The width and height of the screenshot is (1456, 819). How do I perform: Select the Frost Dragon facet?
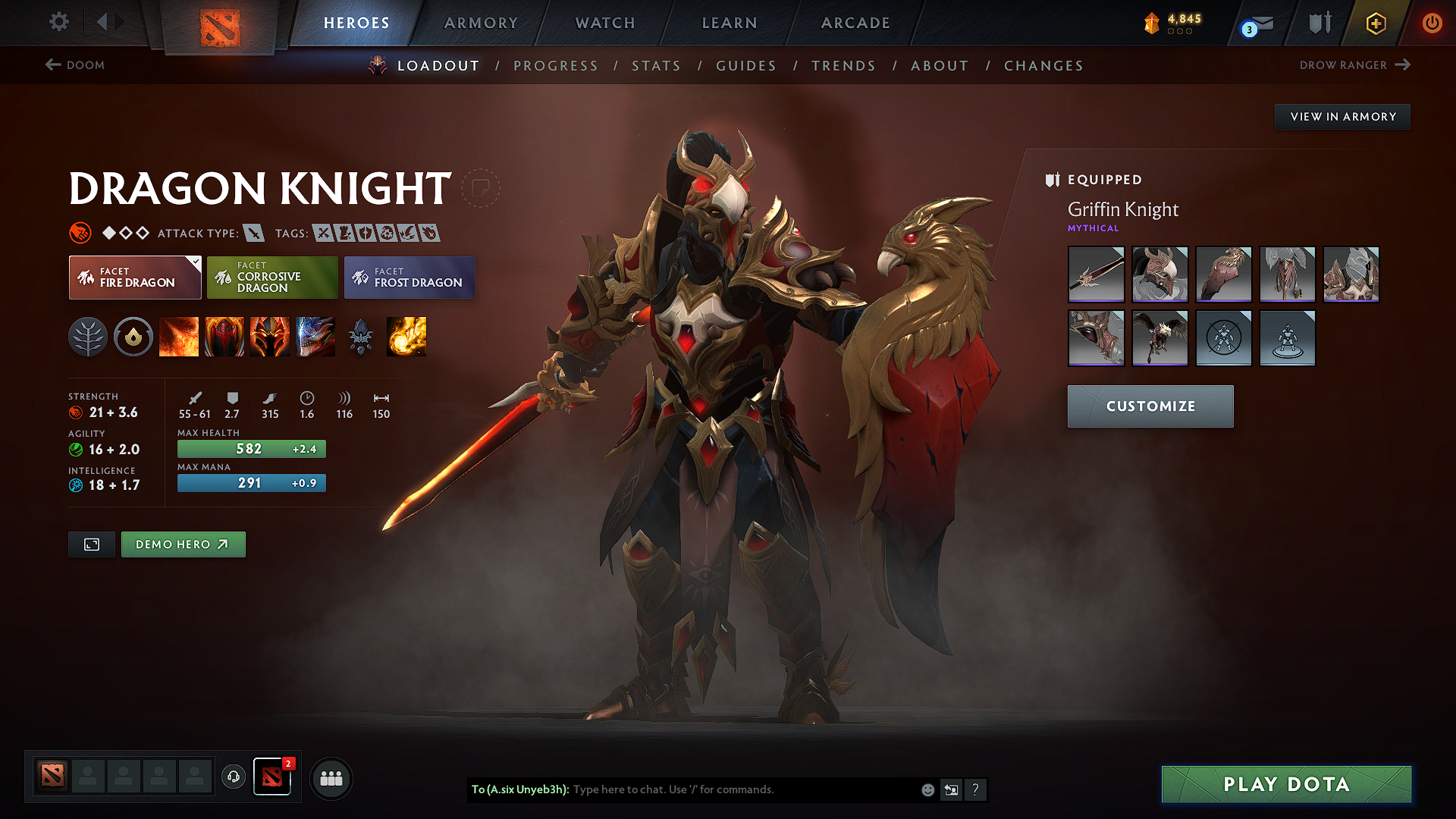click(x=409, y=278)
